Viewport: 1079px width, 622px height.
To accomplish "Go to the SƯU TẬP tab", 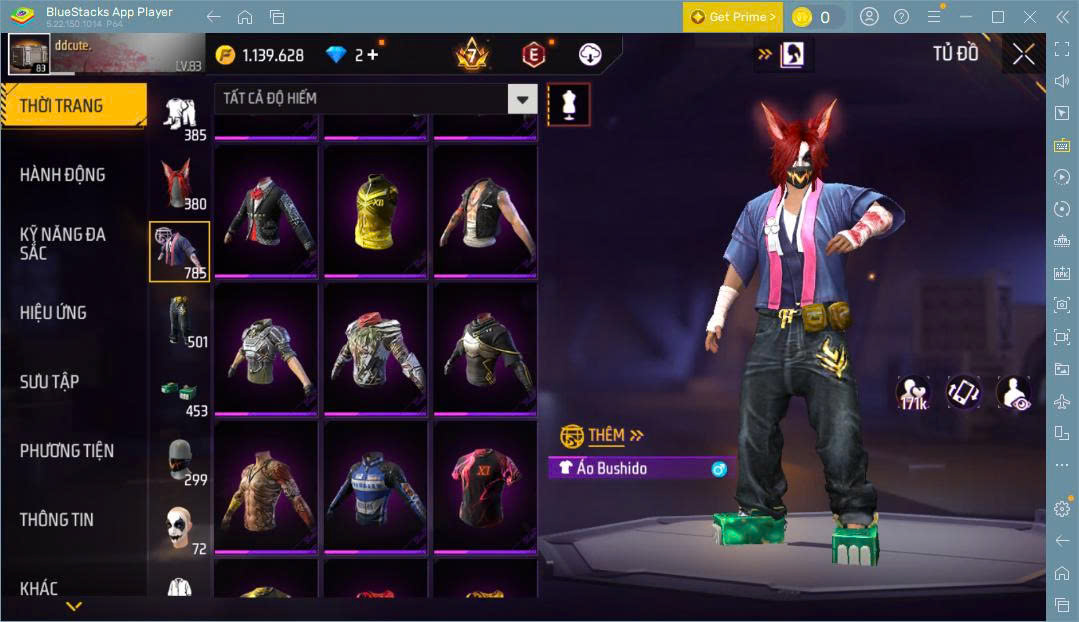I will pos(50,382).
